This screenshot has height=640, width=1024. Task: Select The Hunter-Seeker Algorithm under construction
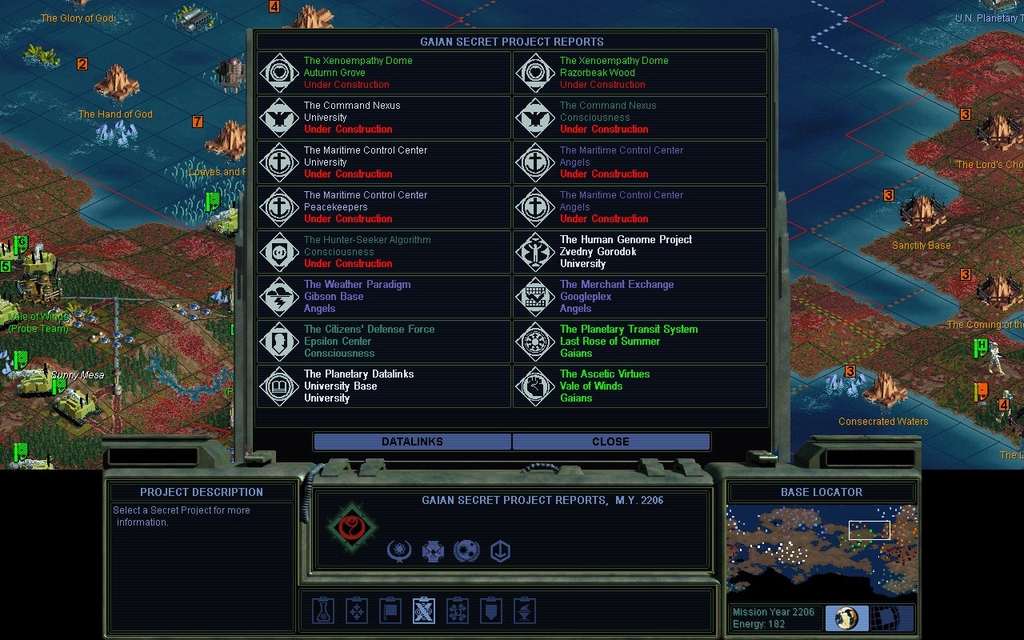tap(384, 252)
